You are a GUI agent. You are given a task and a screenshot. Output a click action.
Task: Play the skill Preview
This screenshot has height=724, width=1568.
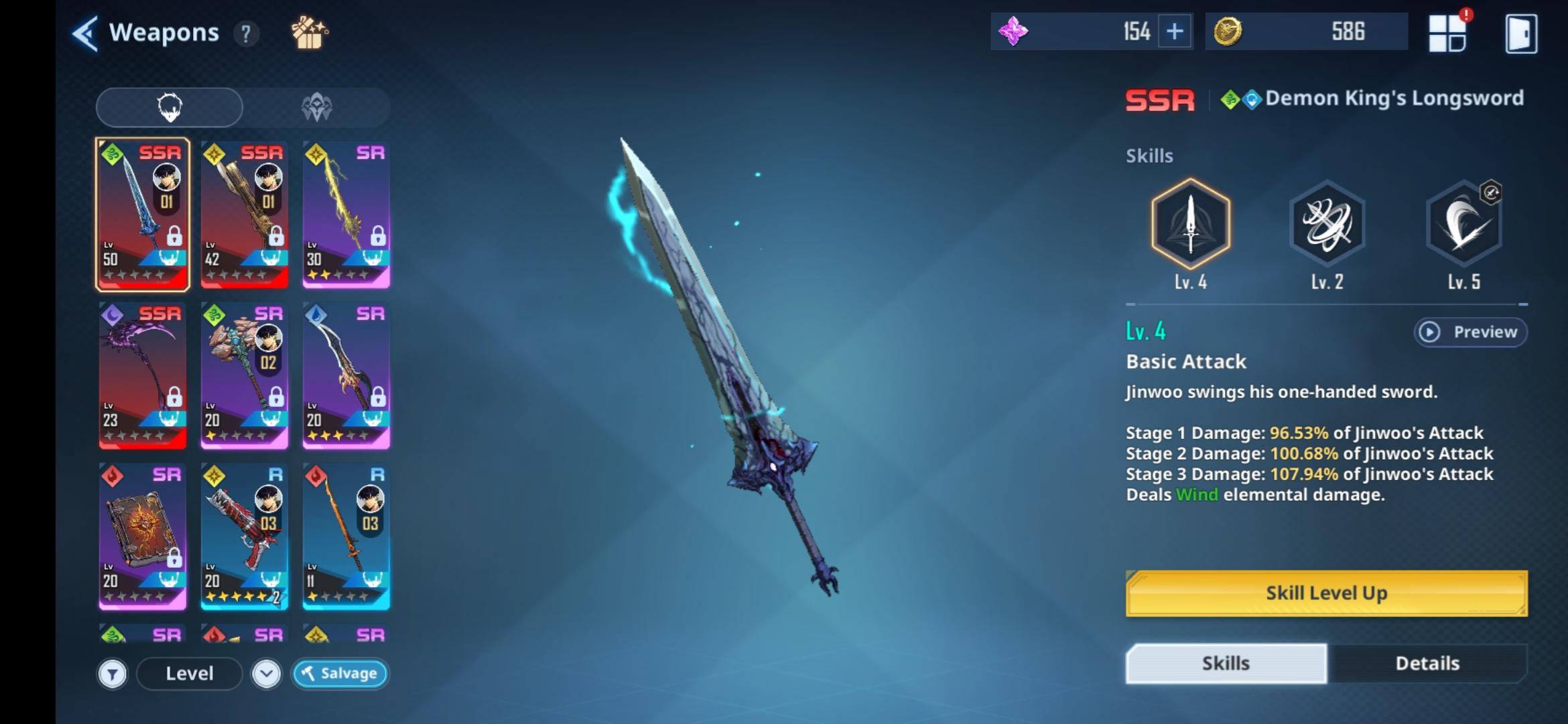pos(1471,333)
